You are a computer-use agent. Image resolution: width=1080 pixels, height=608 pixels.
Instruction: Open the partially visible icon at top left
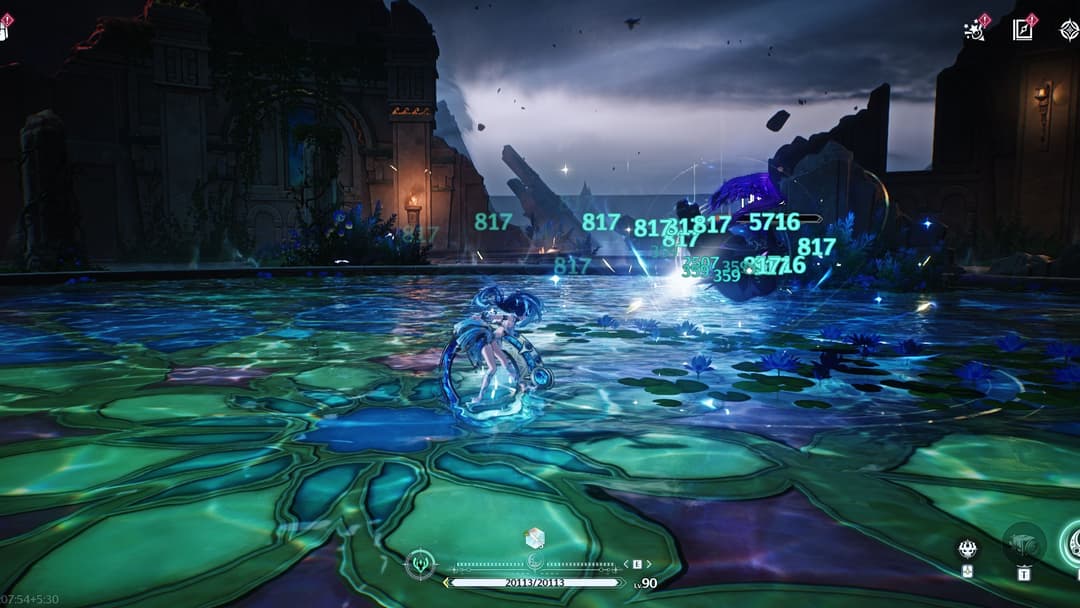click(x=4, y=29)
